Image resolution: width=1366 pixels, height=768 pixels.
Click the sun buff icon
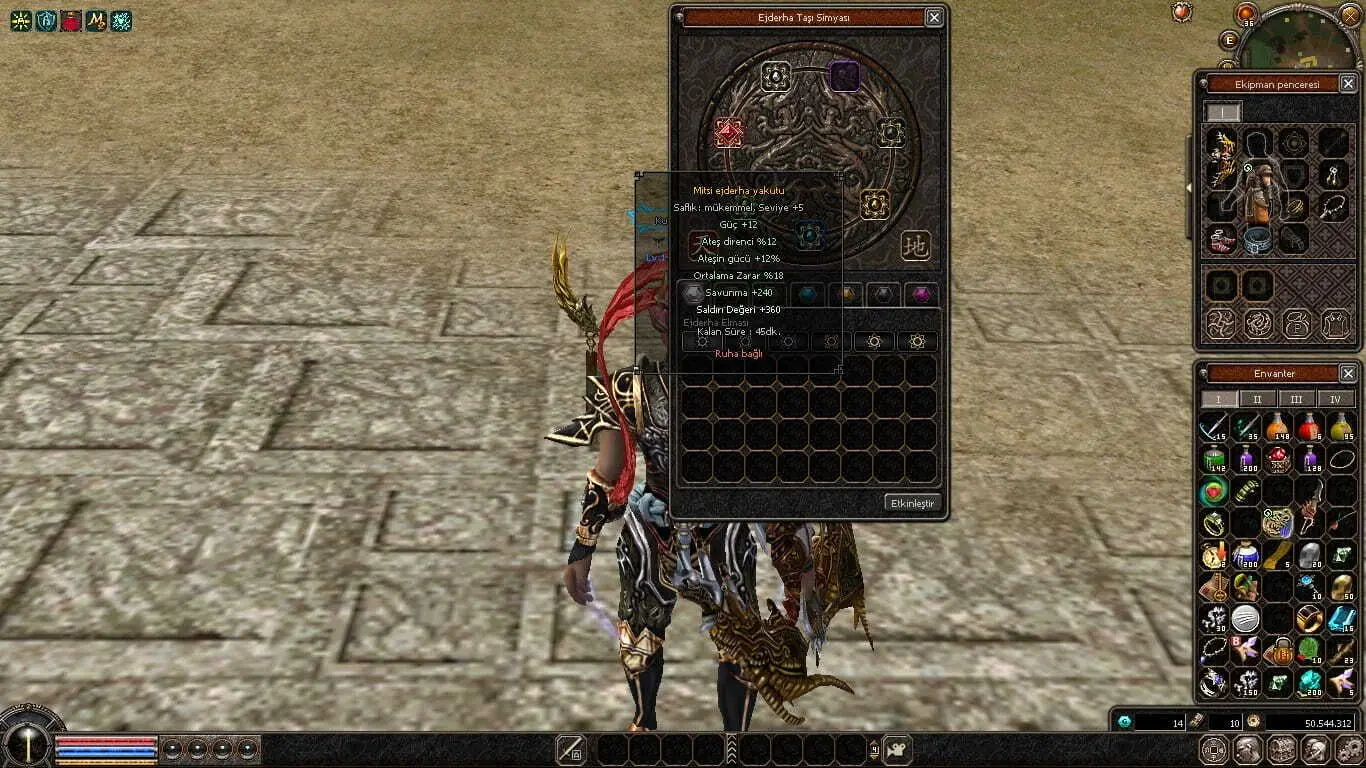click(21, 20)
